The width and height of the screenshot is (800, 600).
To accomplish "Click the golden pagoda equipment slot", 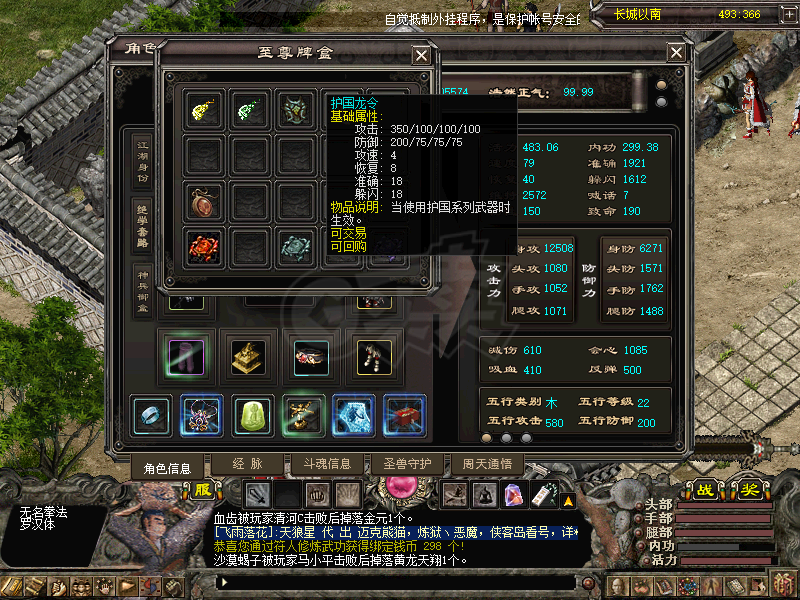I will pos(247,355).
